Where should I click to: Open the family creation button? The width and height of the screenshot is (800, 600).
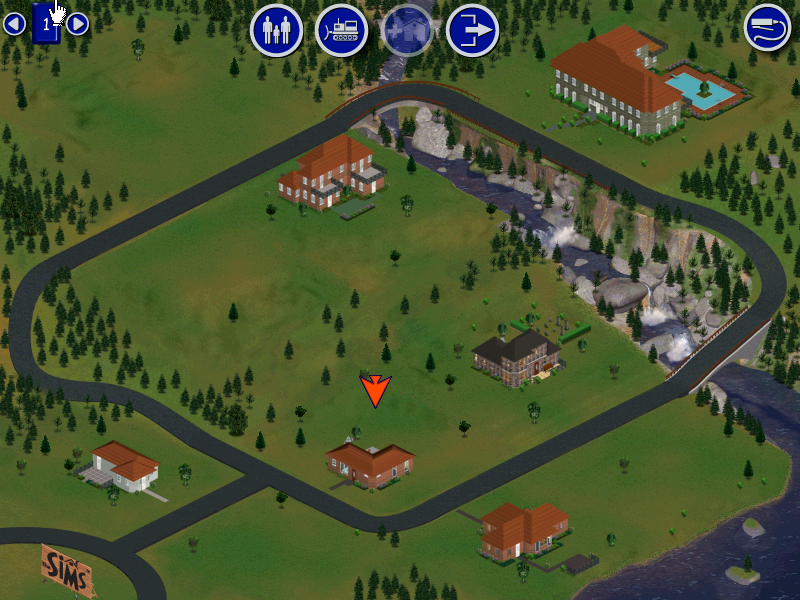[x=276, y=30]
